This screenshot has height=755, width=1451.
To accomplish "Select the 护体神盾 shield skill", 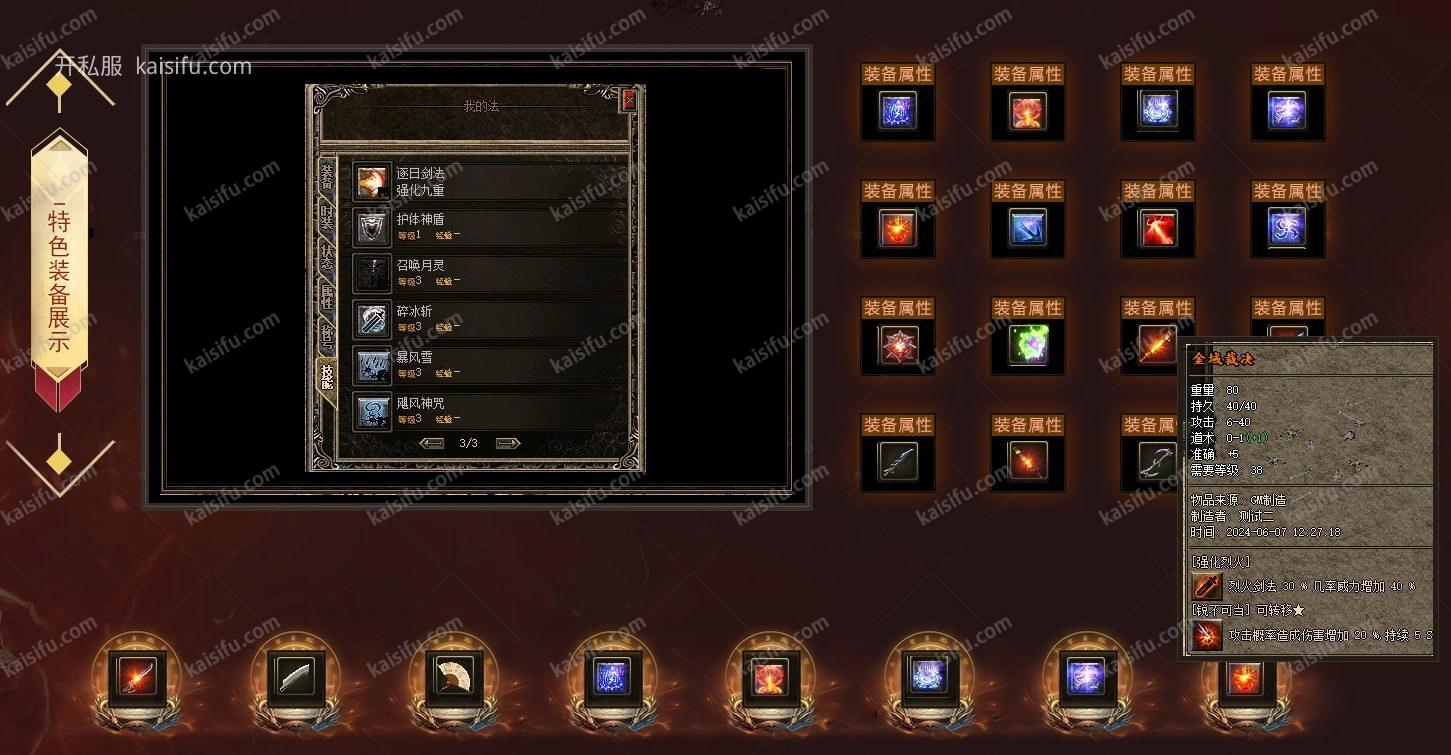I will (x=490, y=227).
